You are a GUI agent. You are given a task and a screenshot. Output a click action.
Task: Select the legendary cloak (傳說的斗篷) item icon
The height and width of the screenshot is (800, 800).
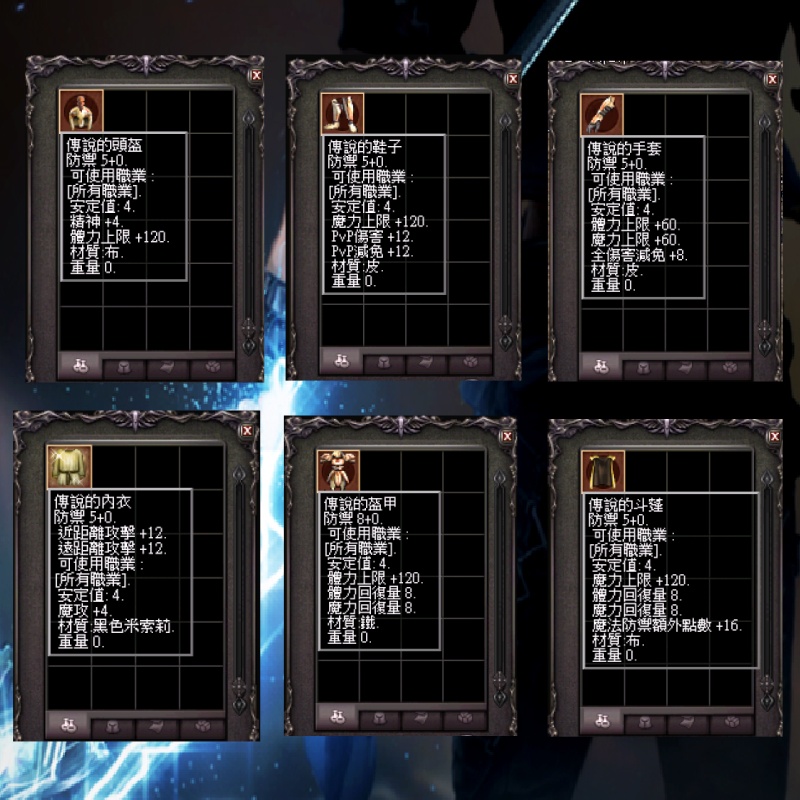click(x=604, y=471)
